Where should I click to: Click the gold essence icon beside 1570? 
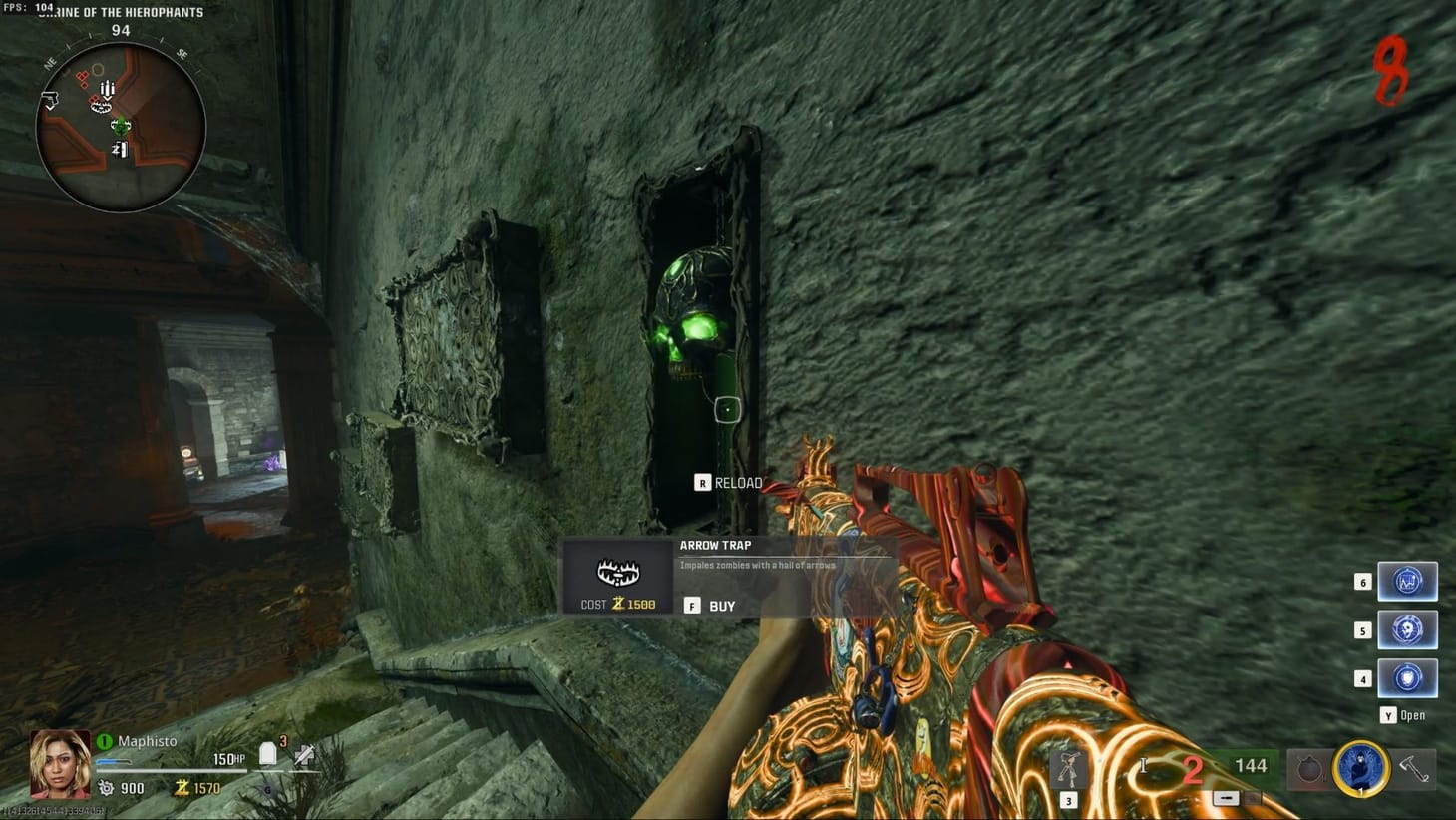(x=181, y=788)
